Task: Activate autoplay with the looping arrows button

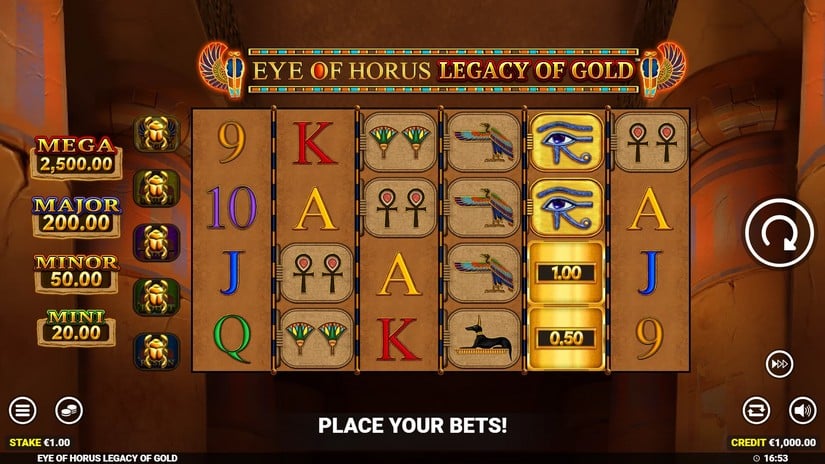Action: 756,410
